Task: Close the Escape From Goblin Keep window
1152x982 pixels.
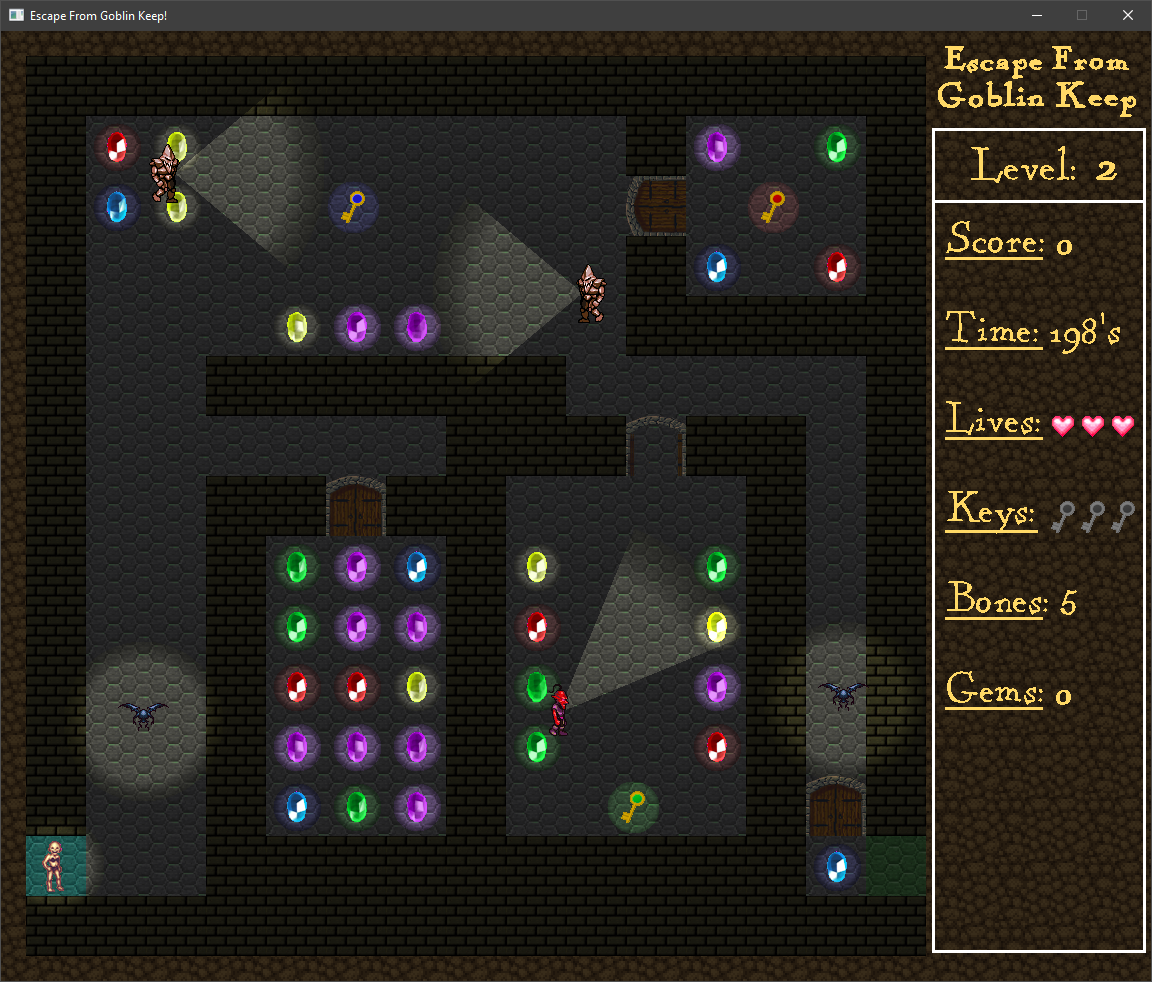Action: tap(1127, 15)
